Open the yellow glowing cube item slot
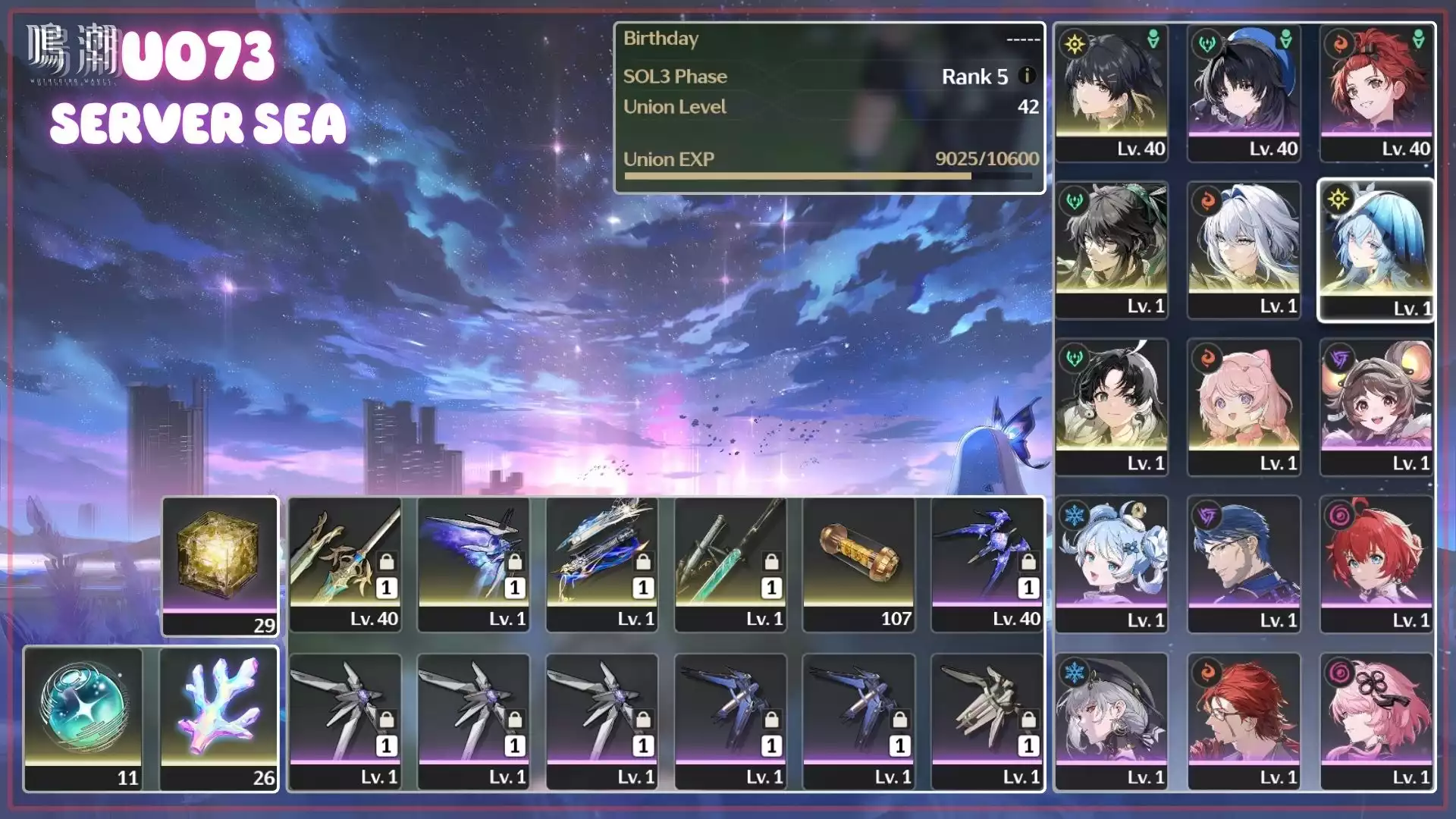Screen dimensions: 1456x819 [x=220, y=566]
